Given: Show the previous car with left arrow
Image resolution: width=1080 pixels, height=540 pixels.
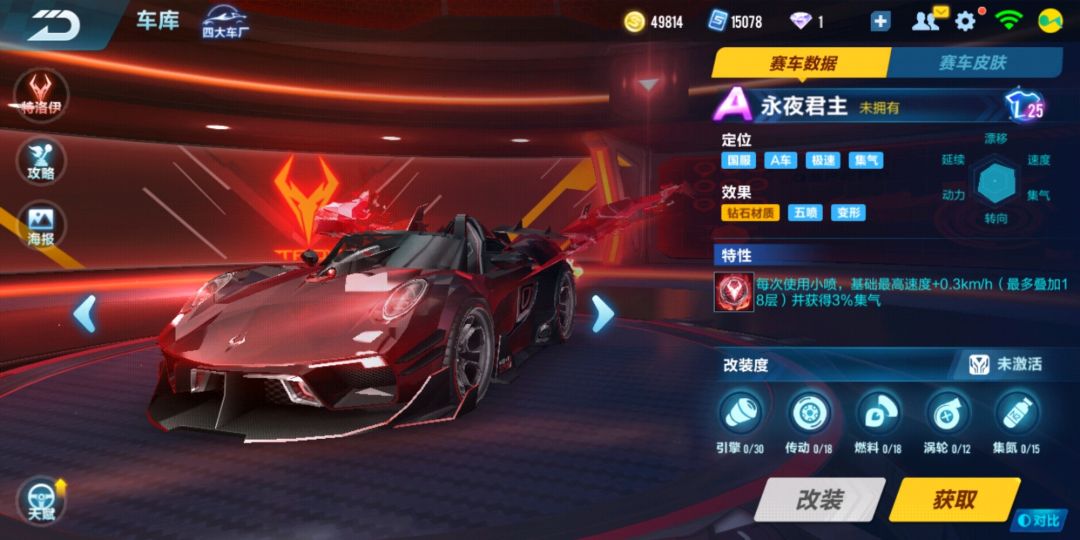Looking at the screenshot, I should click(x=85, y=314).
